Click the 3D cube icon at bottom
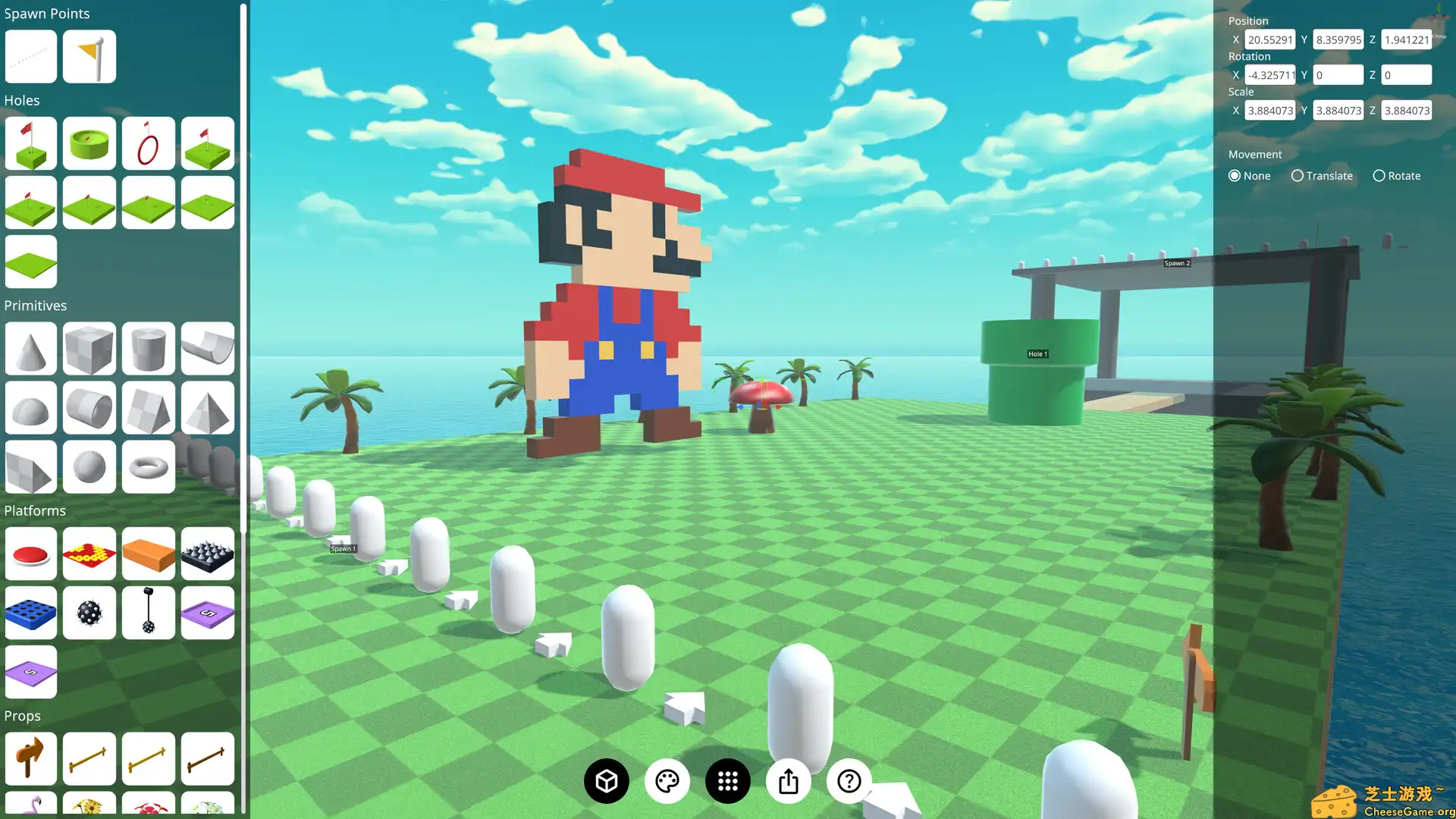The height and width of the screenshot is (819, 1456). click(x=606, y=780)
